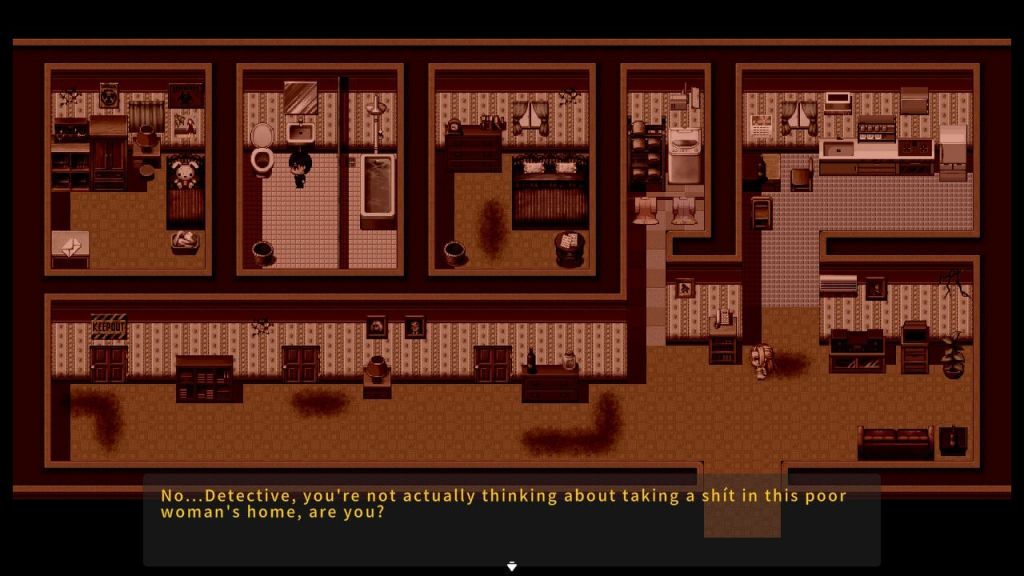Click the dialogue continue arrow

coord(512,566)
